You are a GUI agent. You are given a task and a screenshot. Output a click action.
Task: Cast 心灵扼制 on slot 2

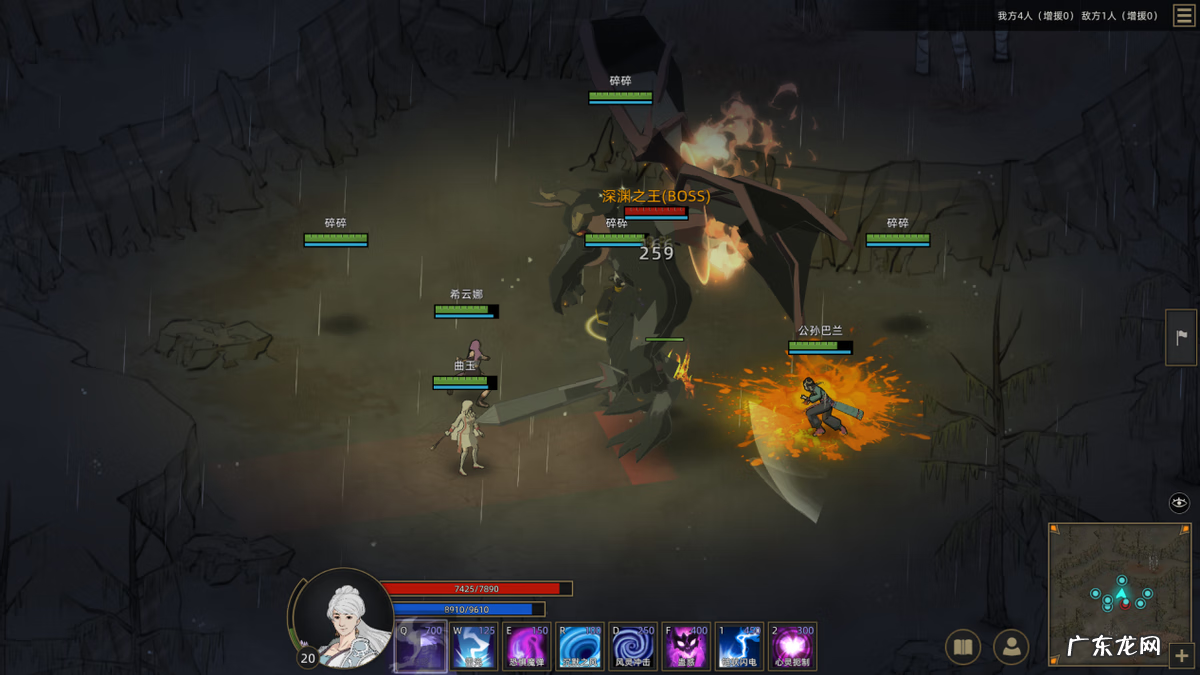click(x=793, y=646)
